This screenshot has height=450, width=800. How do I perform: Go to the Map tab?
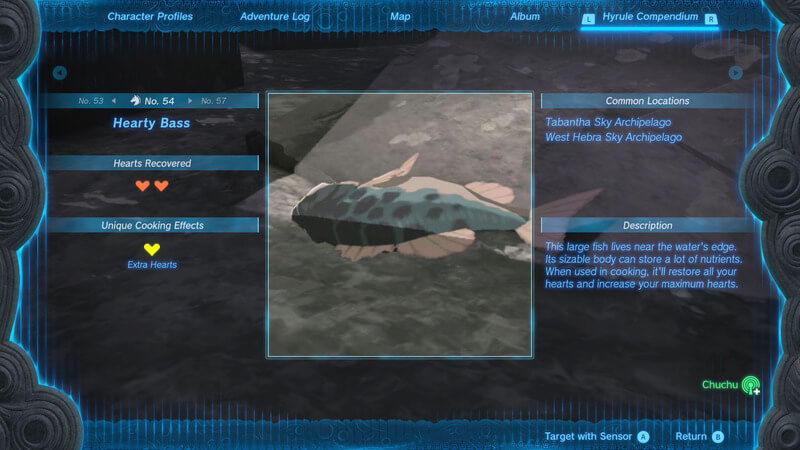tap(400, 17)
